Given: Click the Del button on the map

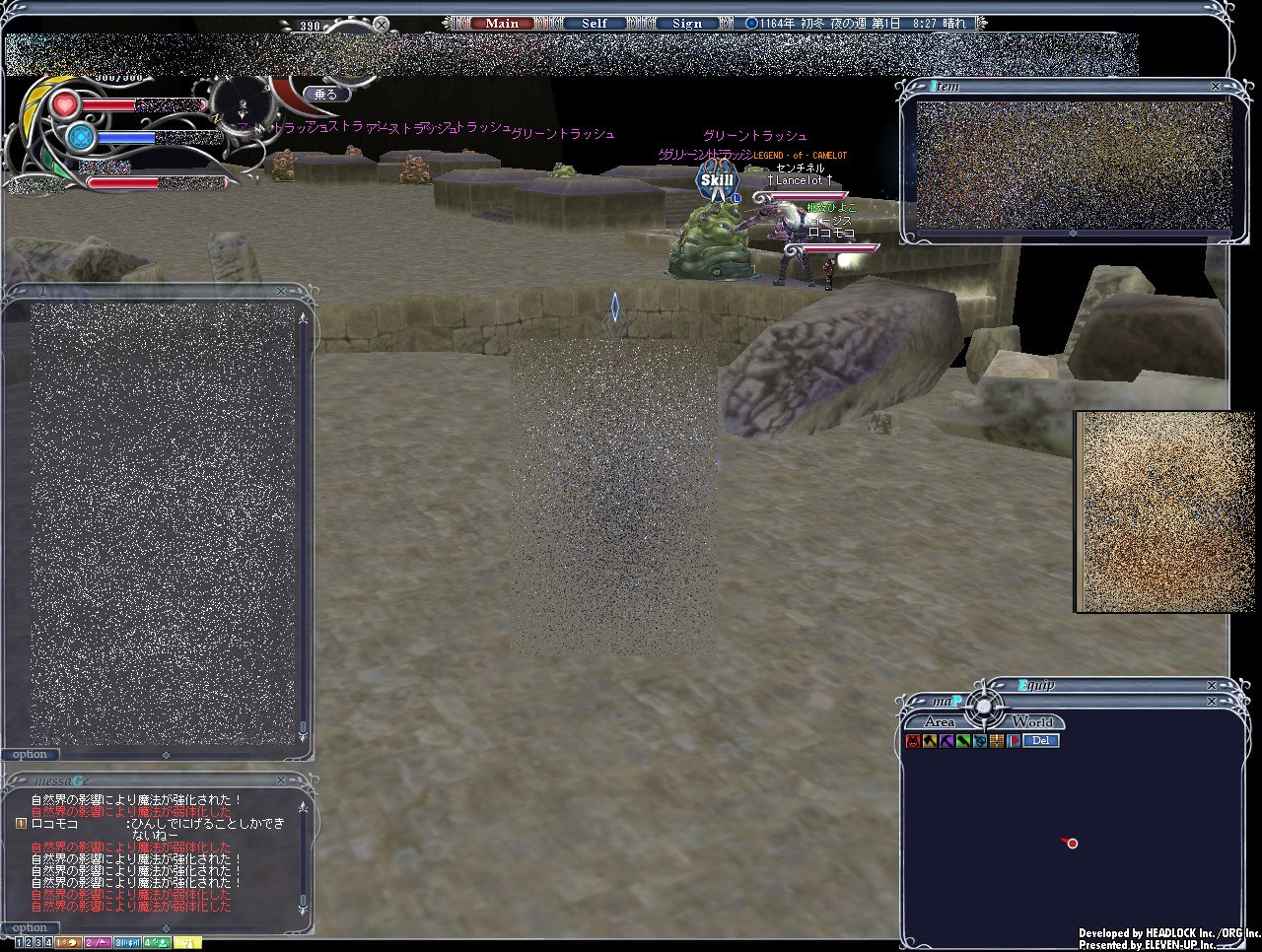Looking at the screenshot, I should tap(1039, 741).
